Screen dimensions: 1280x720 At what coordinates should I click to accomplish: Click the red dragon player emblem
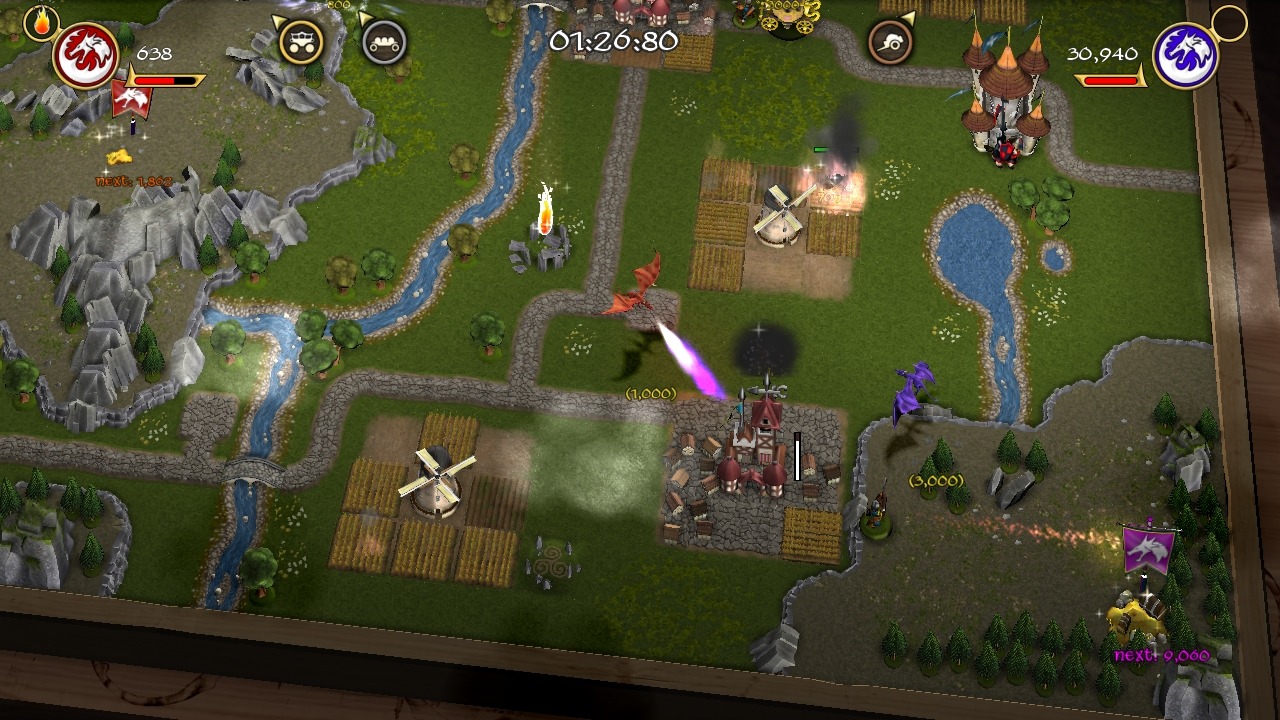(x=86, y=56)
